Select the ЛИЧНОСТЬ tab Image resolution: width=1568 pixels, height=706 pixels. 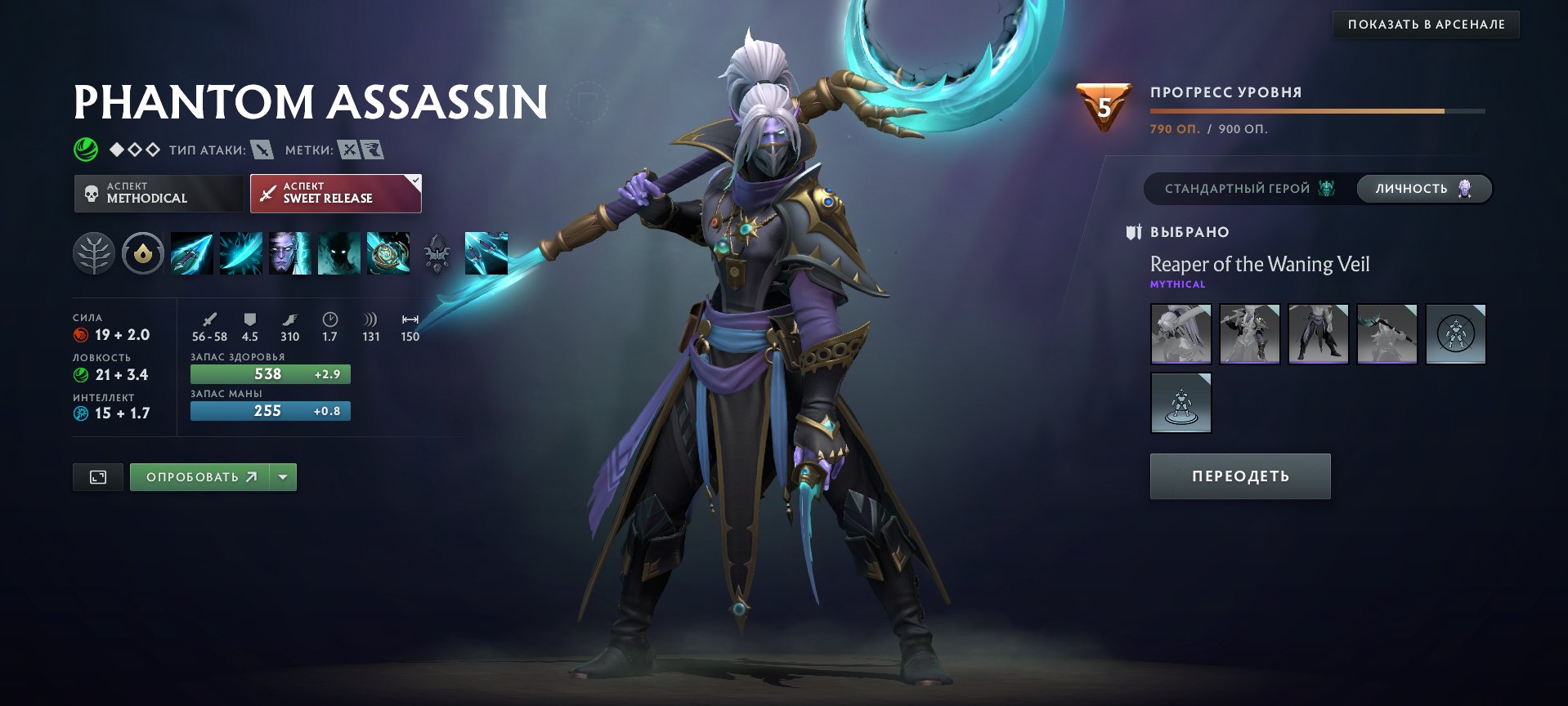pyautogui.click(x=1425, y=187)
